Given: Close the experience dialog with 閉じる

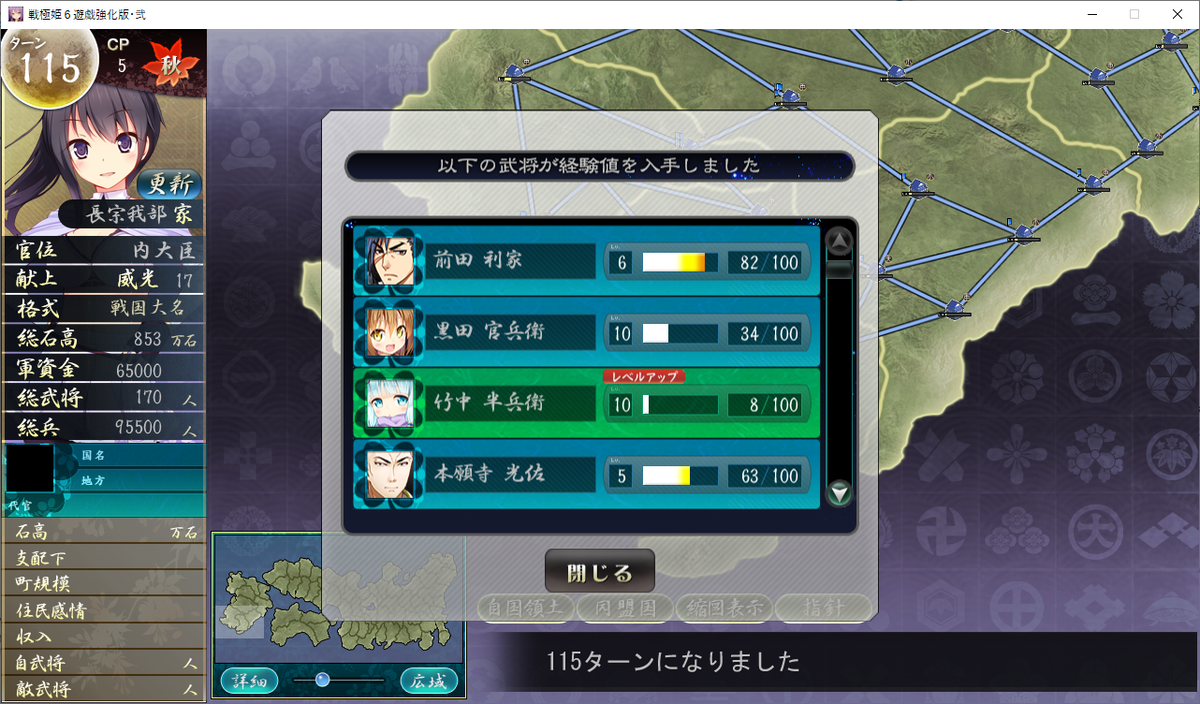Looking at the screenshot, I should coord(599,573).
